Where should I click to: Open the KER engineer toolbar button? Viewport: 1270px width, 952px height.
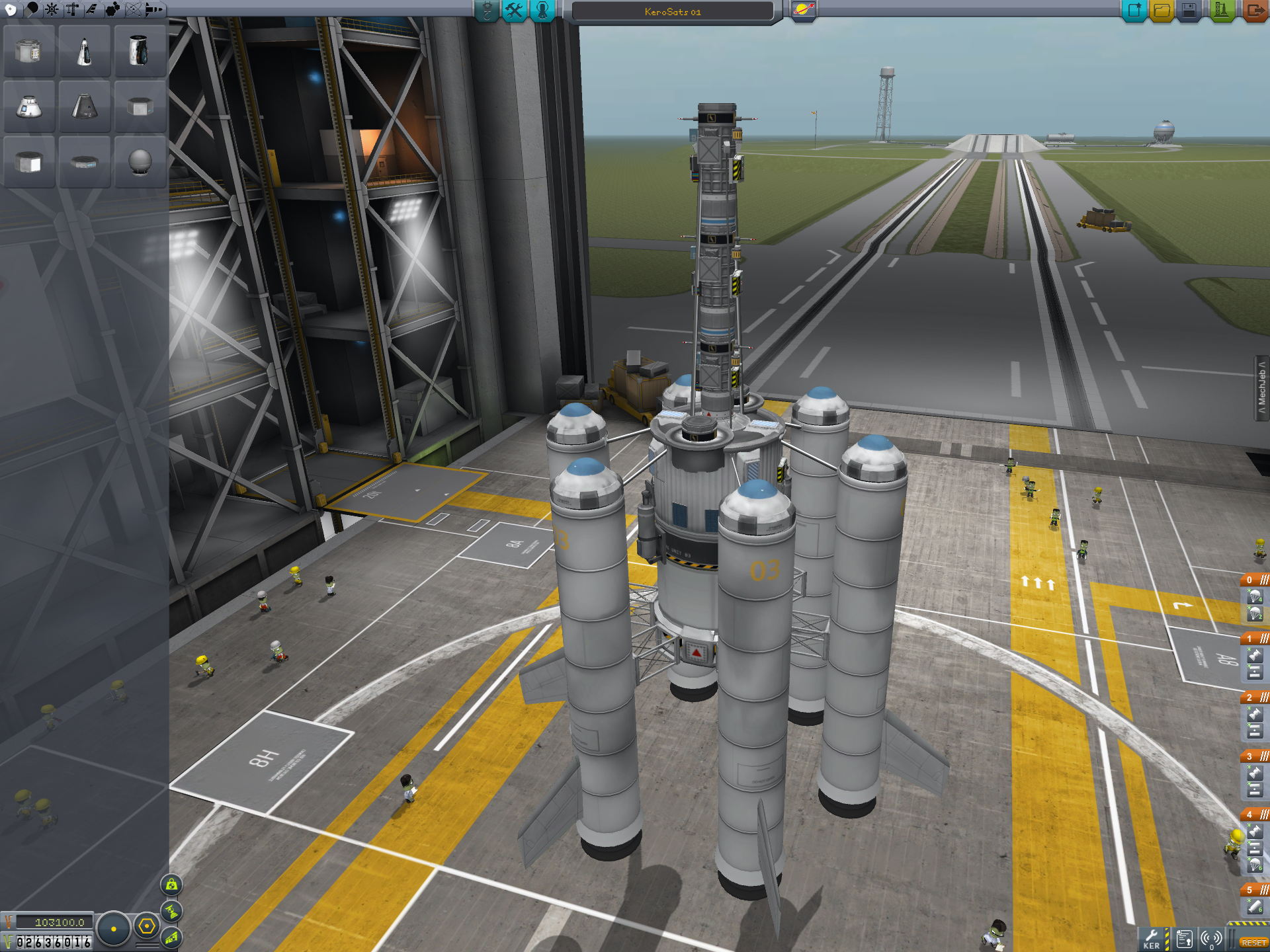click(1152, 939)
